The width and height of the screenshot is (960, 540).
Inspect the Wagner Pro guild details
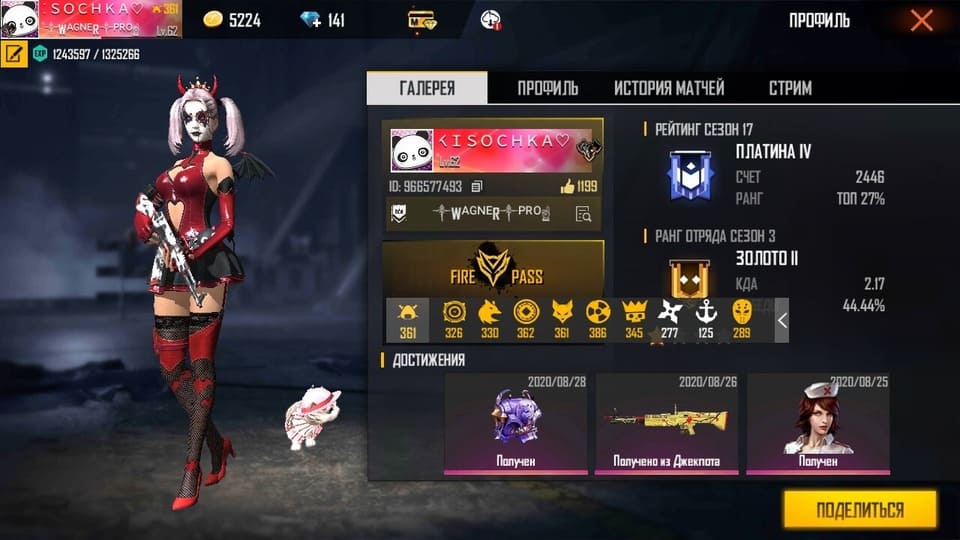[584, 212]
